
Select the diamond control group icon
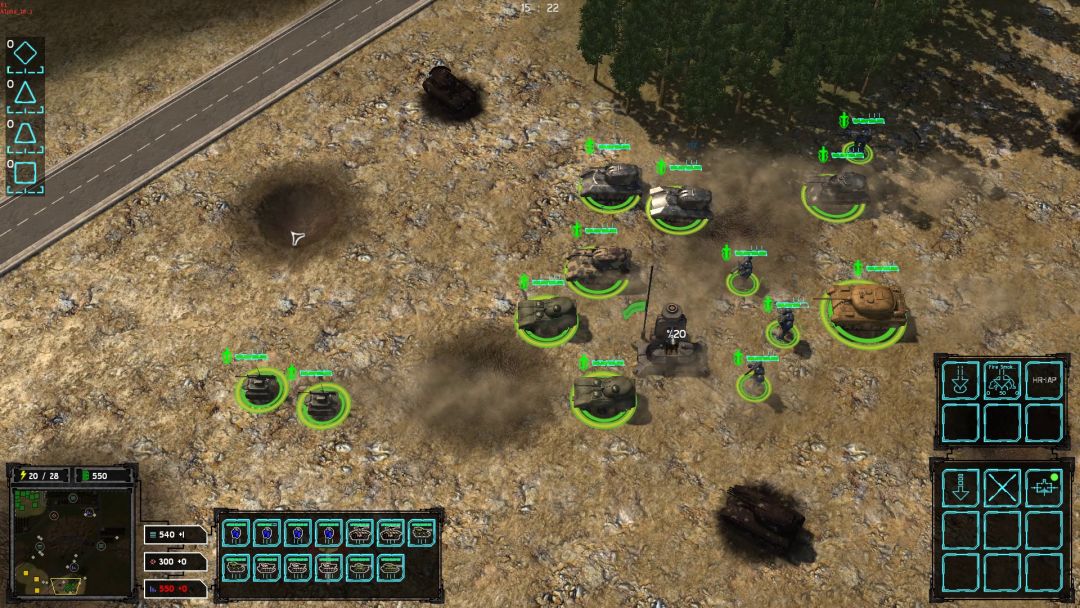(26, 54)
